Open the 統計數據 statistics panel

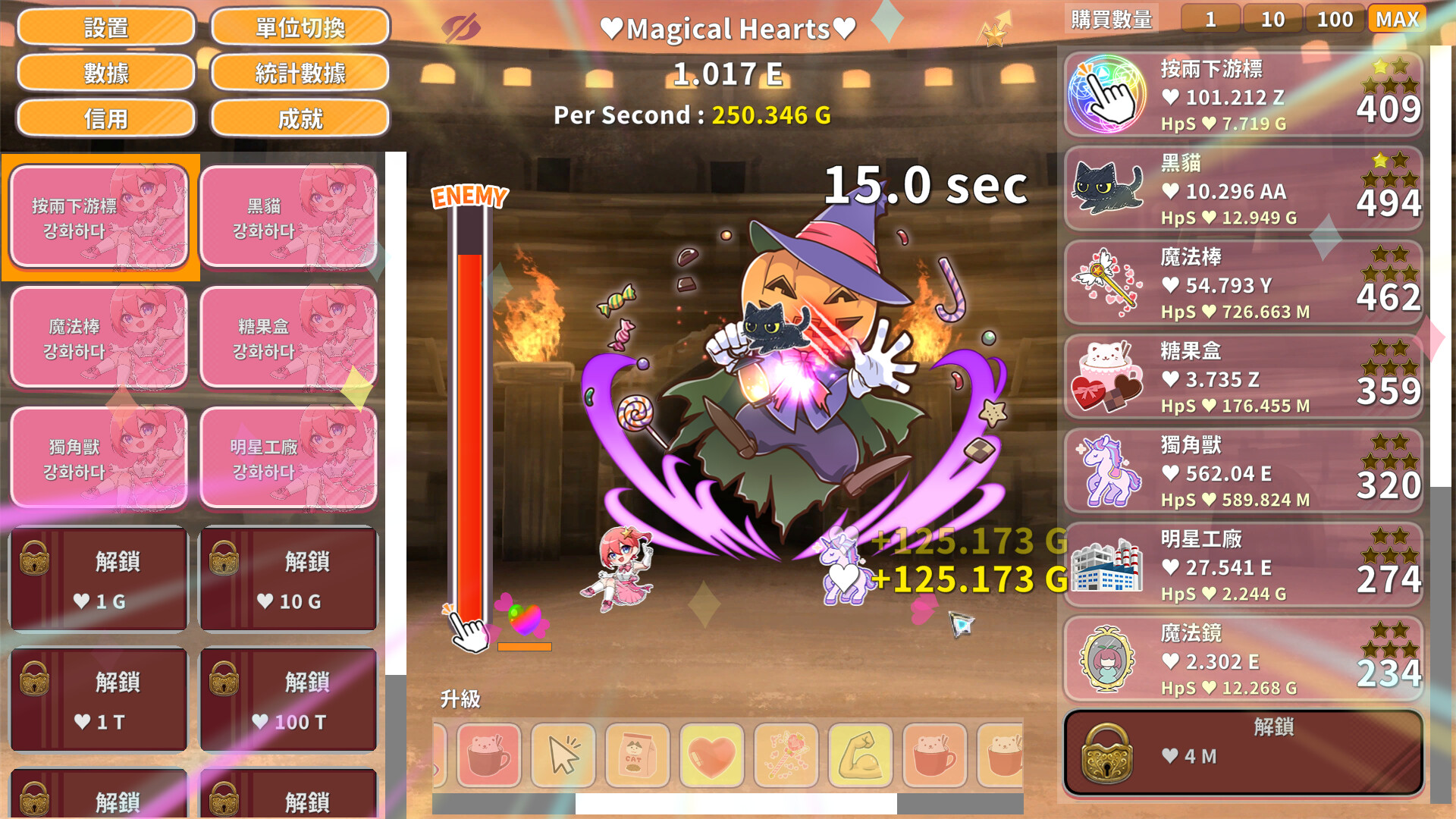pos(300,73)
